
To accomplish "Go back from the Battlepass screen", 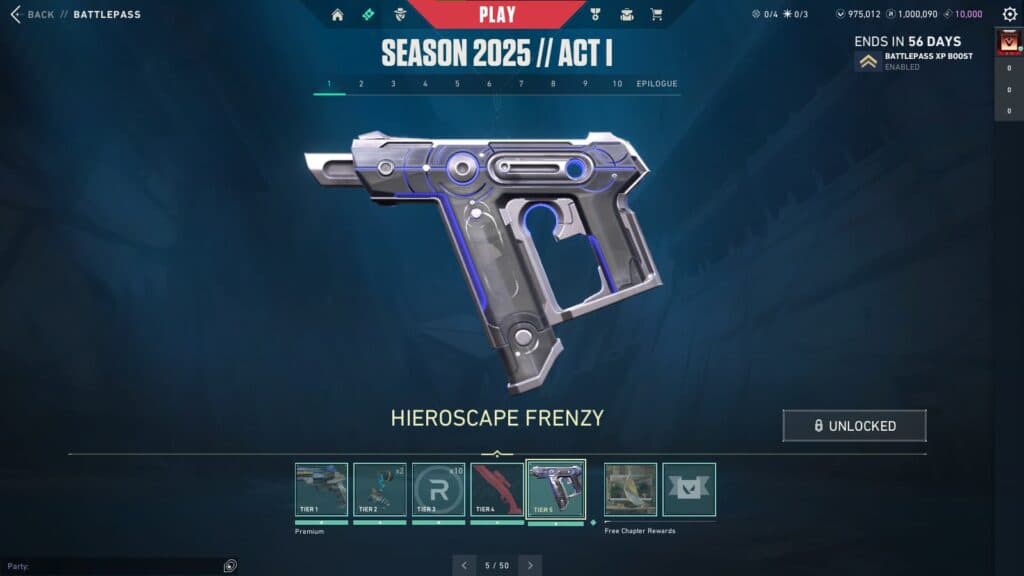I will coord(32,15).
